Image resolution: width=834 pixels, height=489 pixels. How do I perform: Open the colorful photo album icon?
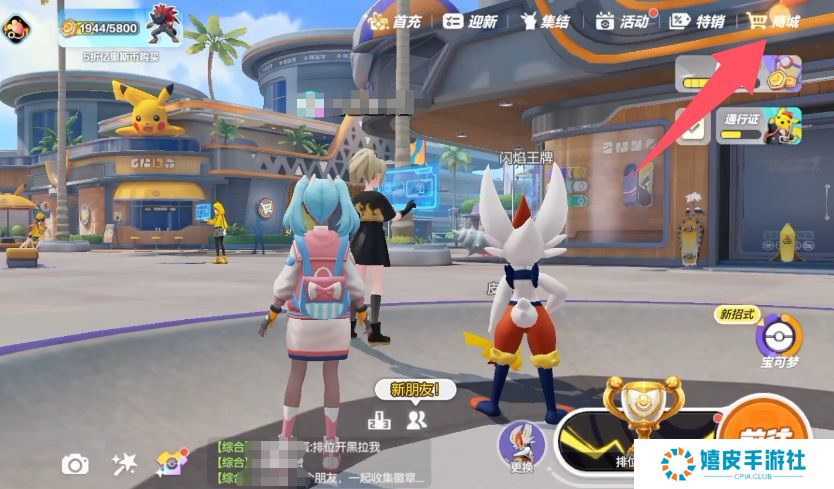172,462
